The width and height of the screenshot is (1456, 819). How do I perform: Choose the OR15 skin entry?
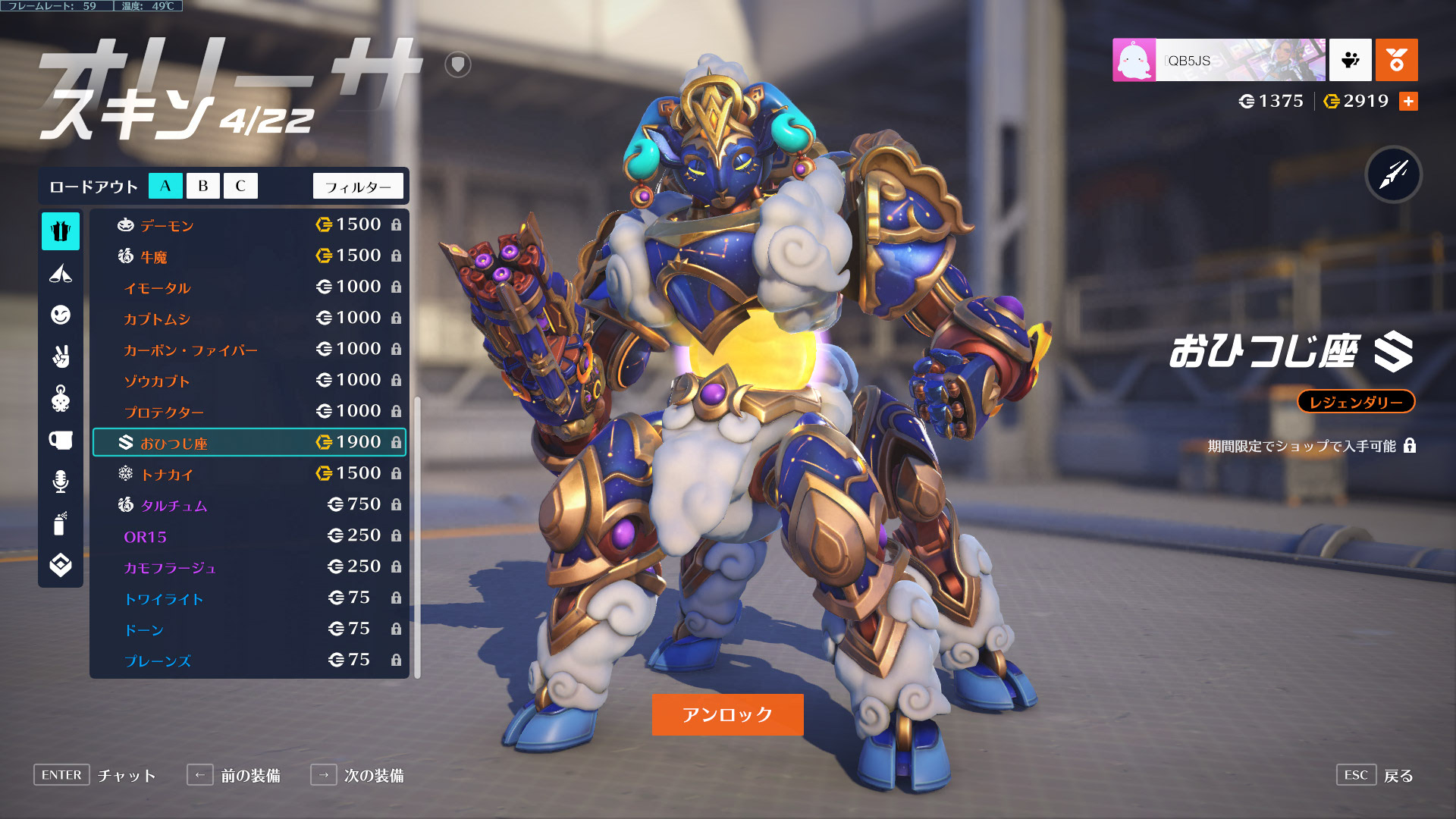[x=249, y=536]
